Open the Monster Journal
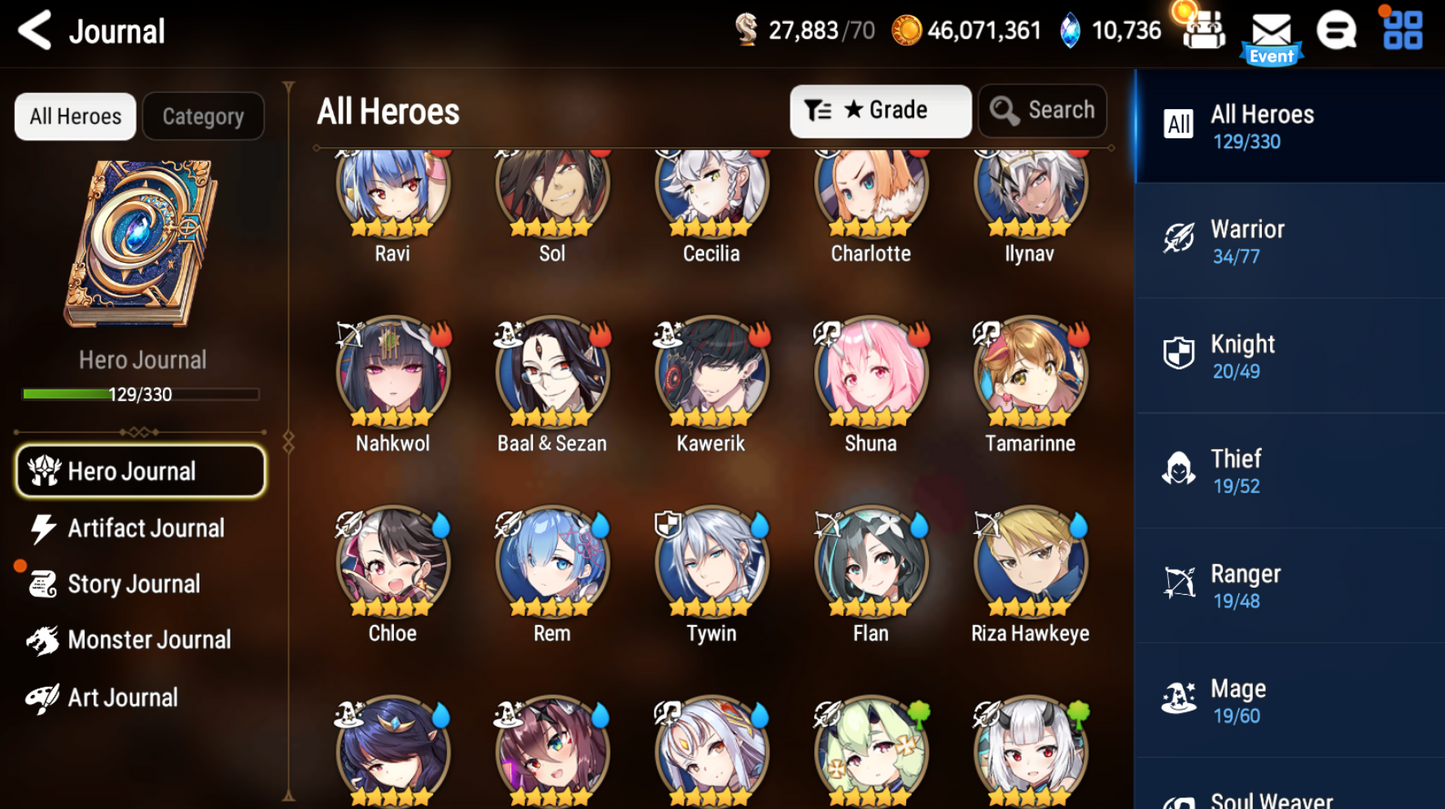The image size is (1445, 809). coord(146,640)
